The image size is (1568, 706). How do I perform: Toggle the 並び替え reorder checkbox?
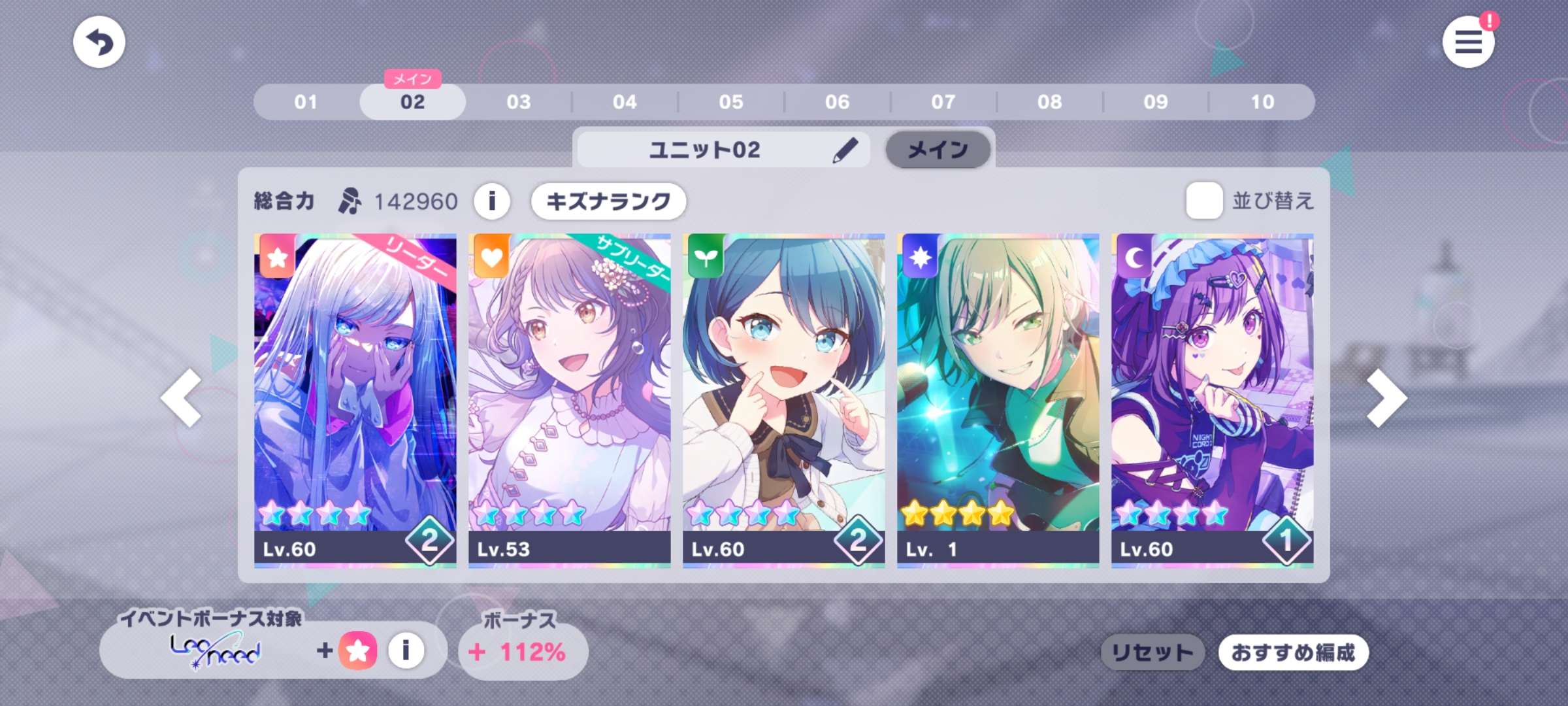click(1204, 201)
